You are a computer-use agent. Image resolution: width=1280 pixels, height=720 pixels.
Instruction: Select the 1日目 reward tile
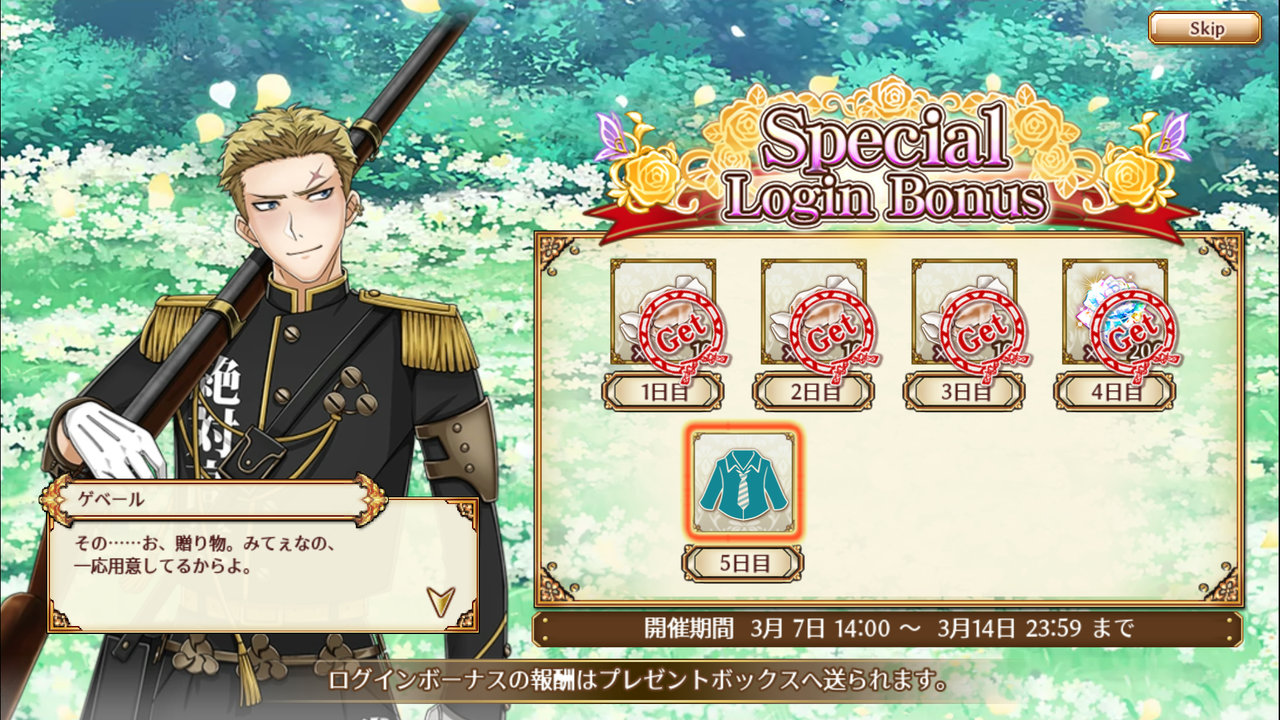coord(663,313)
